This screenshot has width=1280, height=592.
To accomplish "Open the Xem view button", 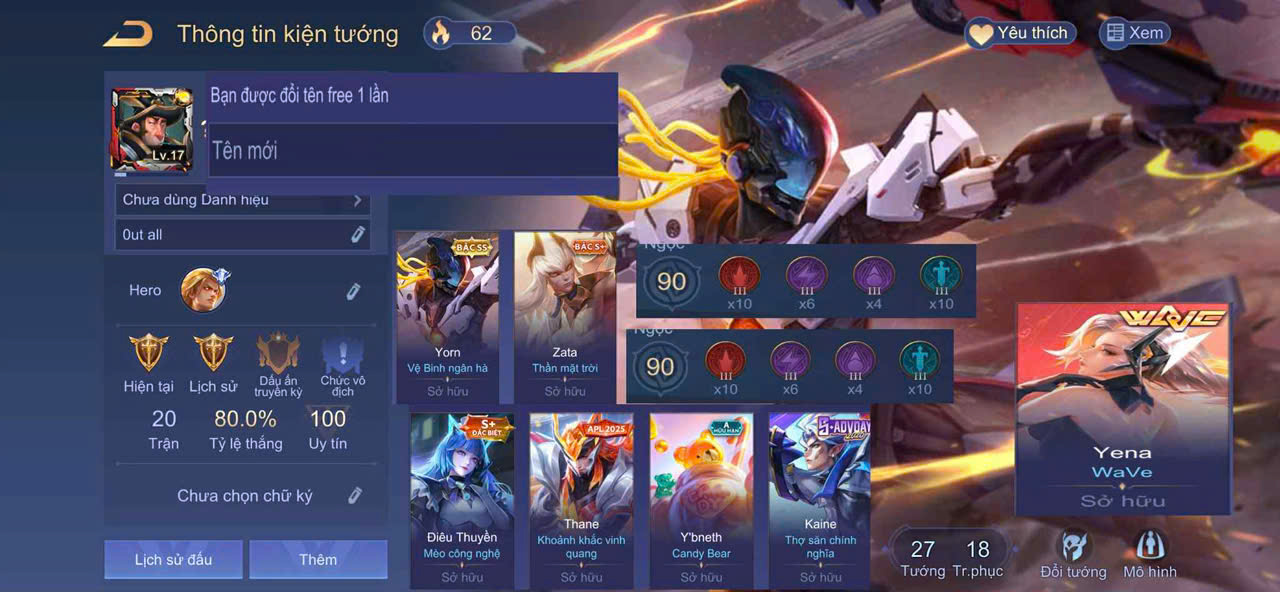I will tap(1134, 33).
